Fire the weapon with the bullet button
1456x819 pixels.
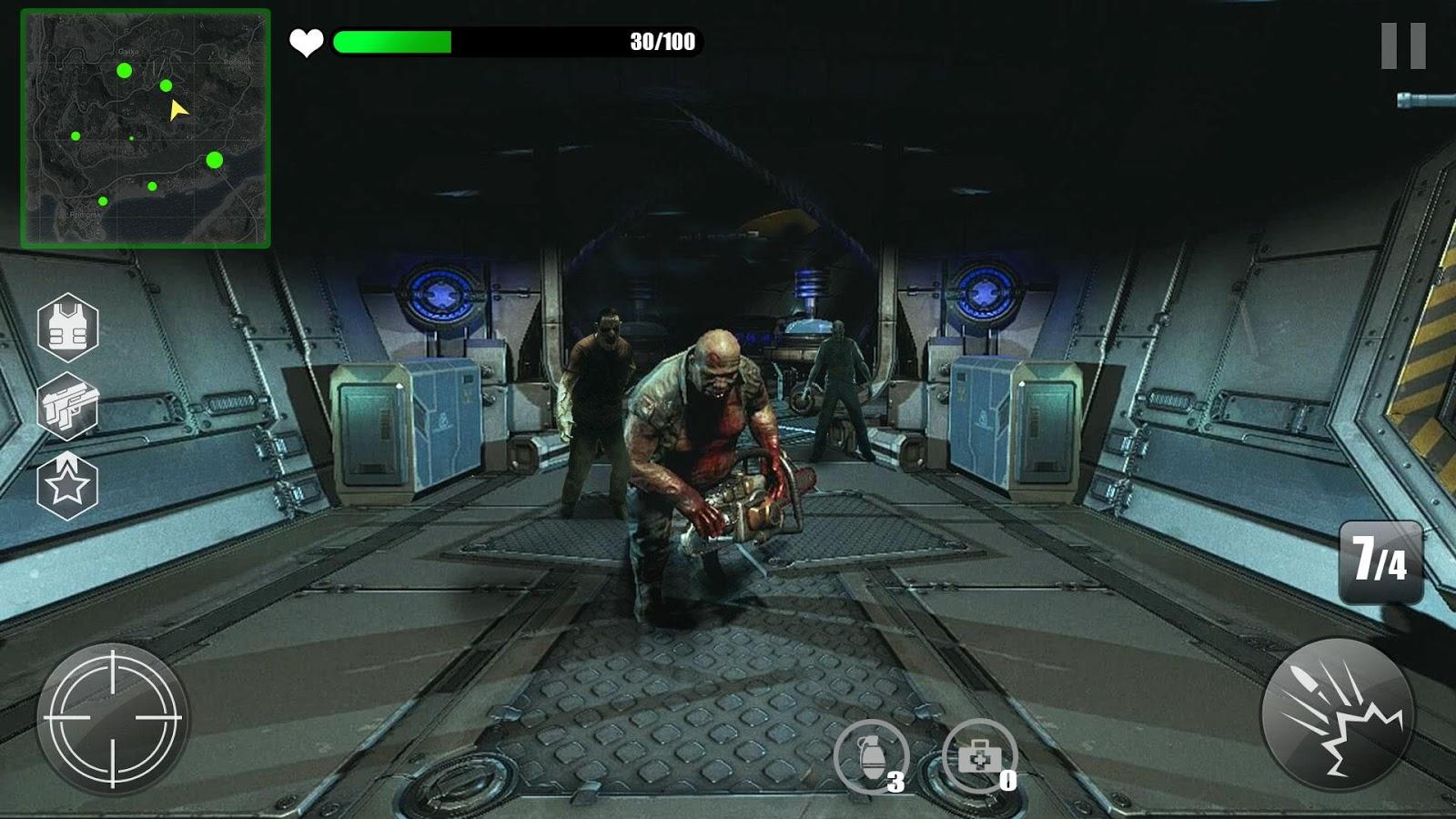coord(1337,714)
